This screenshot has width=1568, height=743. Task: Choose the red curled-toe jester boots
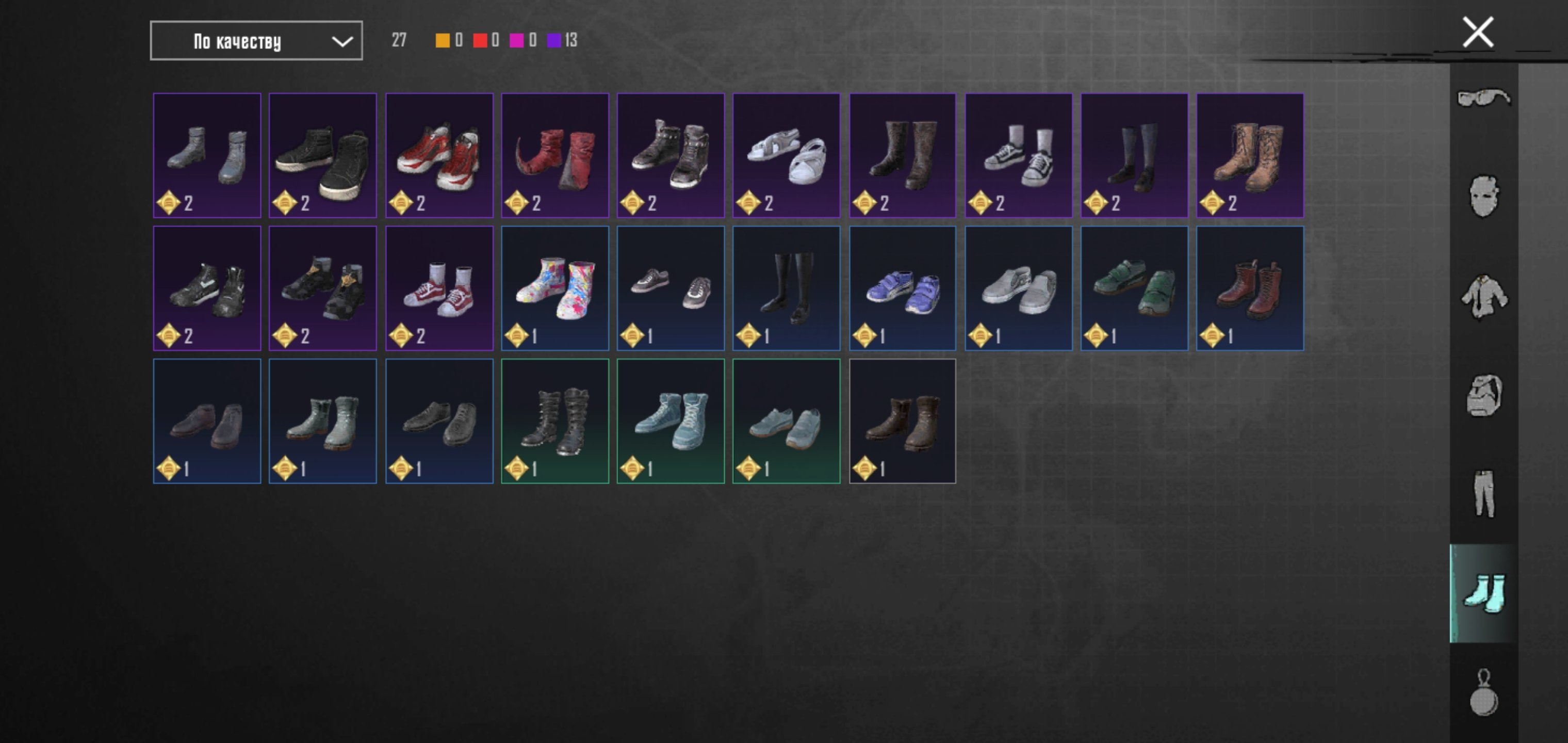tap(554, 155)
